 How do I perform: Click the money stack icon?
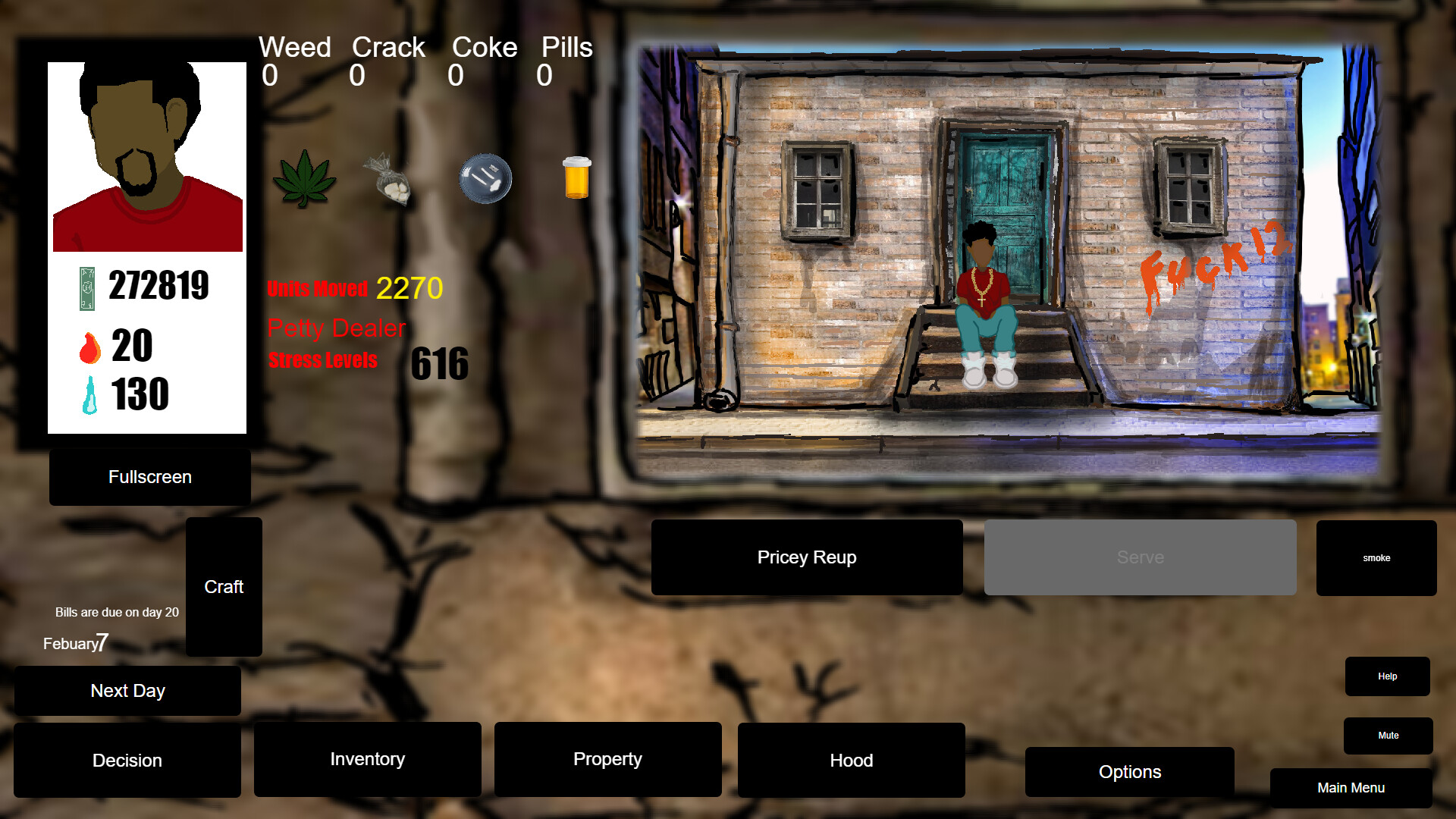[87, 287]
